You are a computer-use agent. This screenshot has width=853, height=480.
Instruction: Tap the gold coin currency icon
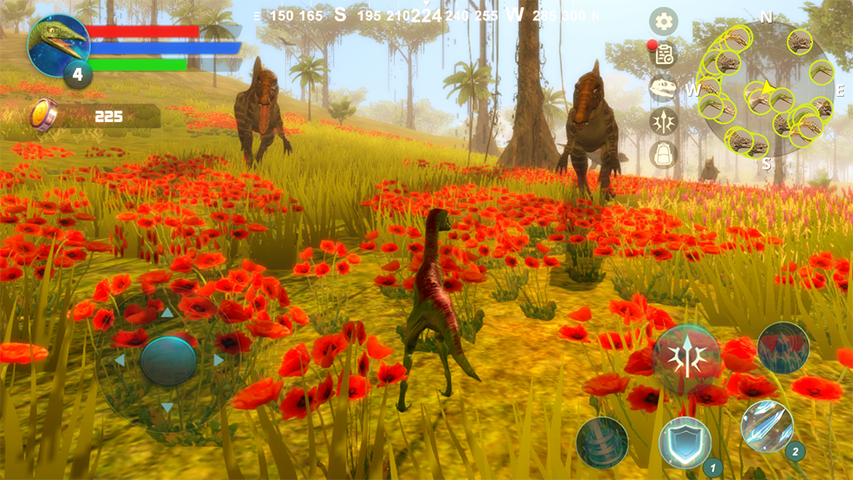click(44, 115)
